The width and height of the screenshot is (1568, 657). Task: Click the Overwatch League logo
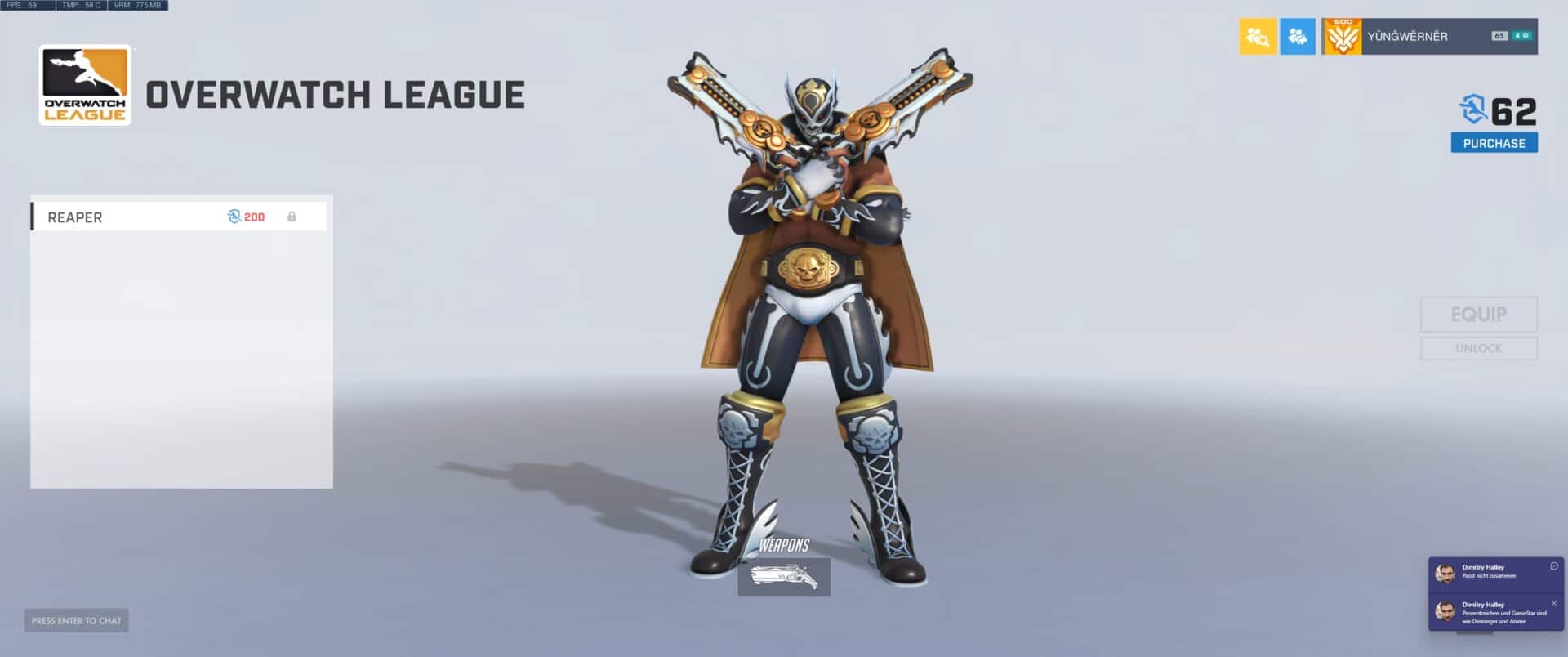pos(85,90)
